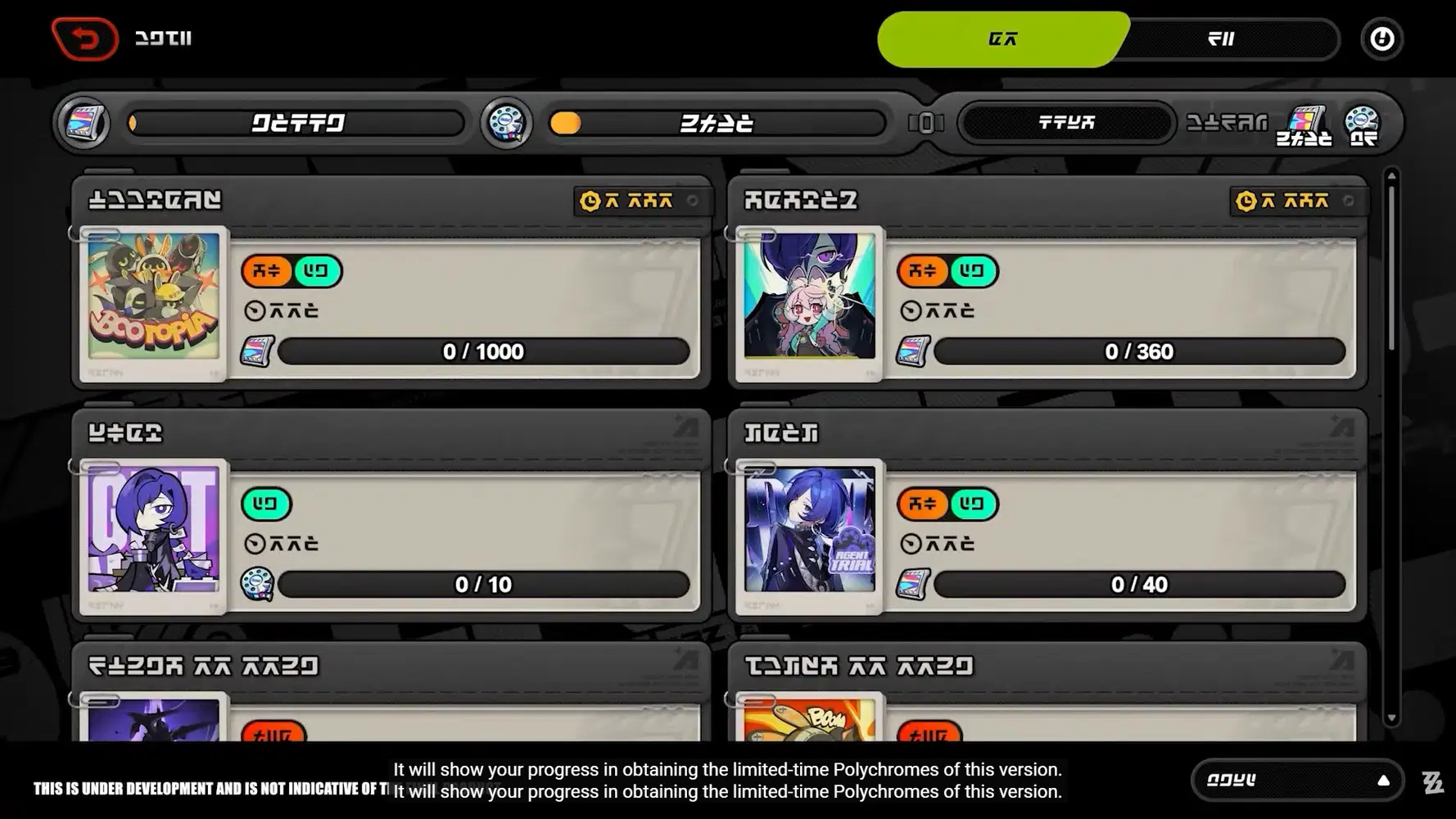This screenshot has height=819, width=1456.
Task: Click the red back arrow icon
Action: coord(85,39)
